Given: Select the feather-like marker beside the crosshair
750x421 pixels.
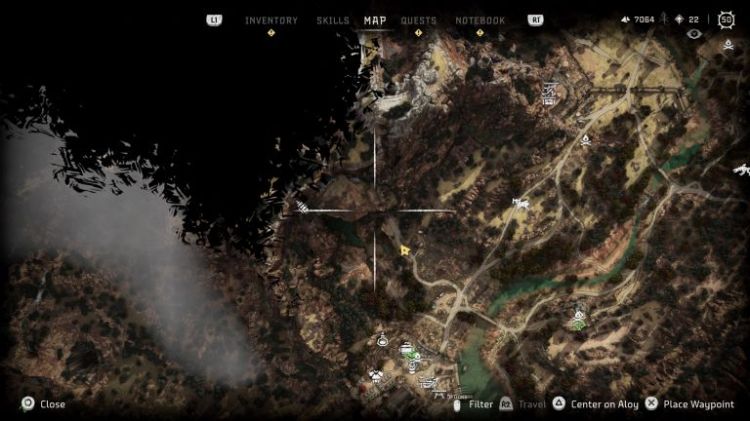Looking at the screenshot, I should pyautogui.click(x=303, y=207).
